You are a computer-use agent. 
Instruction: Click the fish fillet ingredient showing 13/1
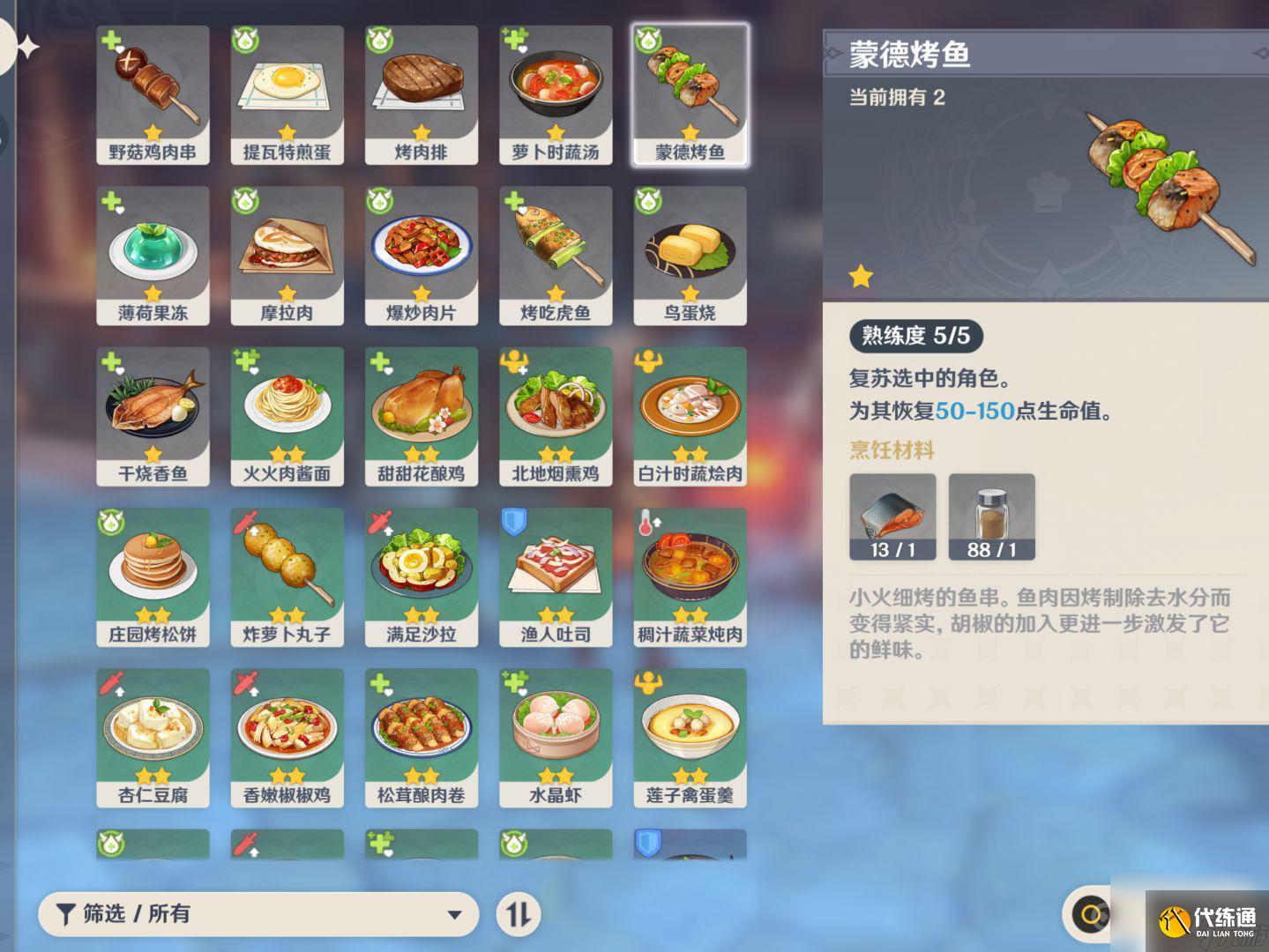[892, 517]
